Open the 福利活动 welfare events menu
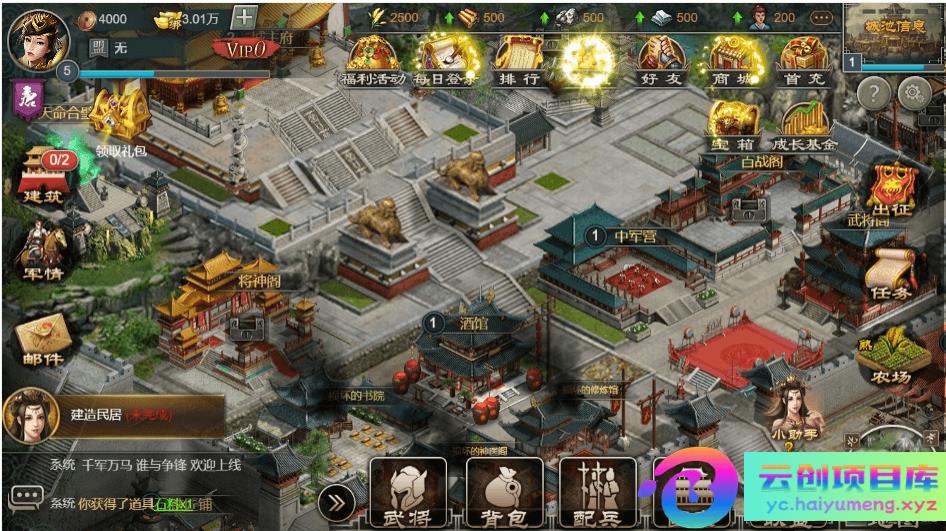 click(x=372, y=60)
